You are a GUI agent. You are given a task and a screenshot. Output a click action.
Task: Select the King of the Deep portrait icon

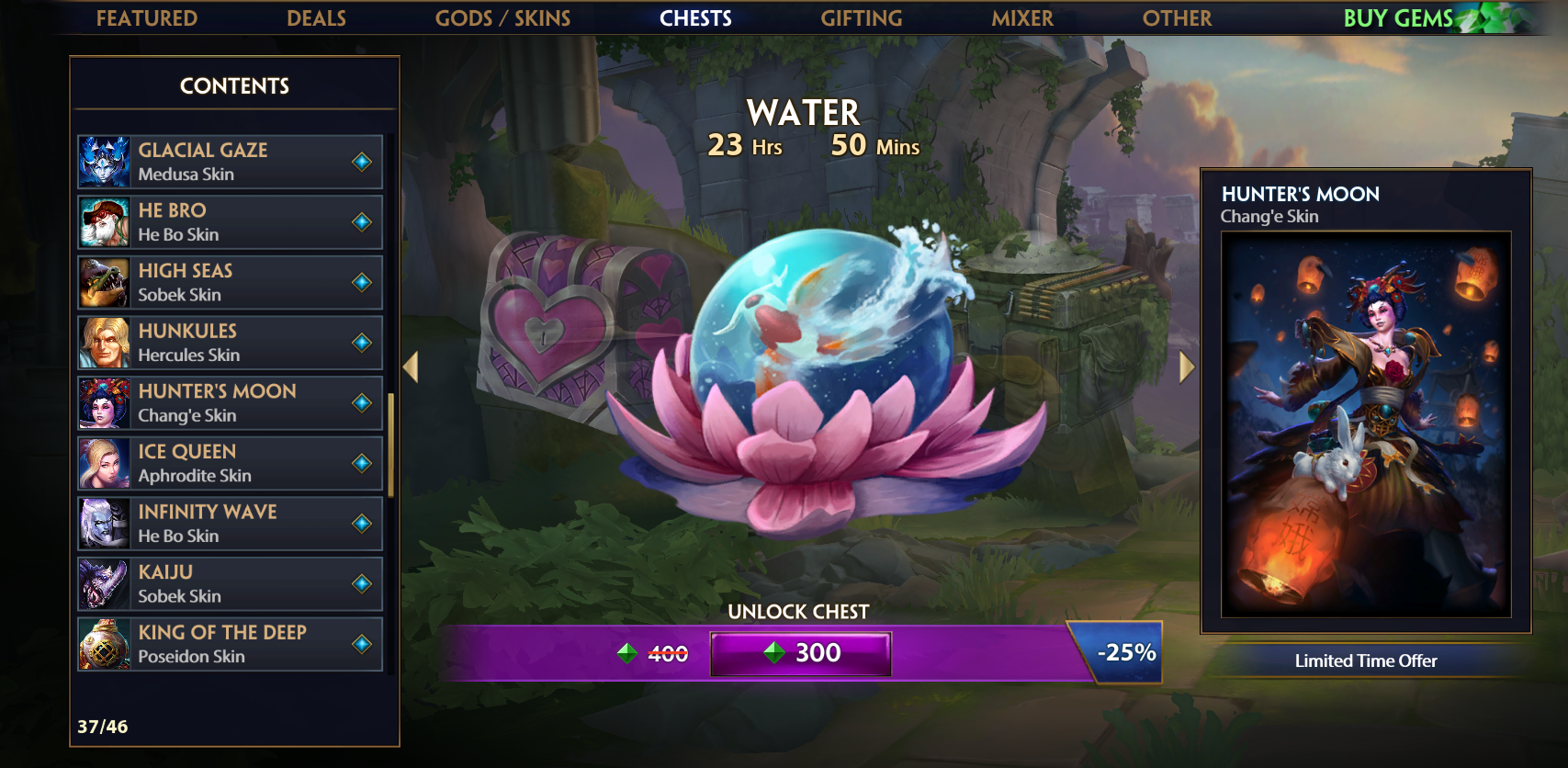tap(106, 643)
